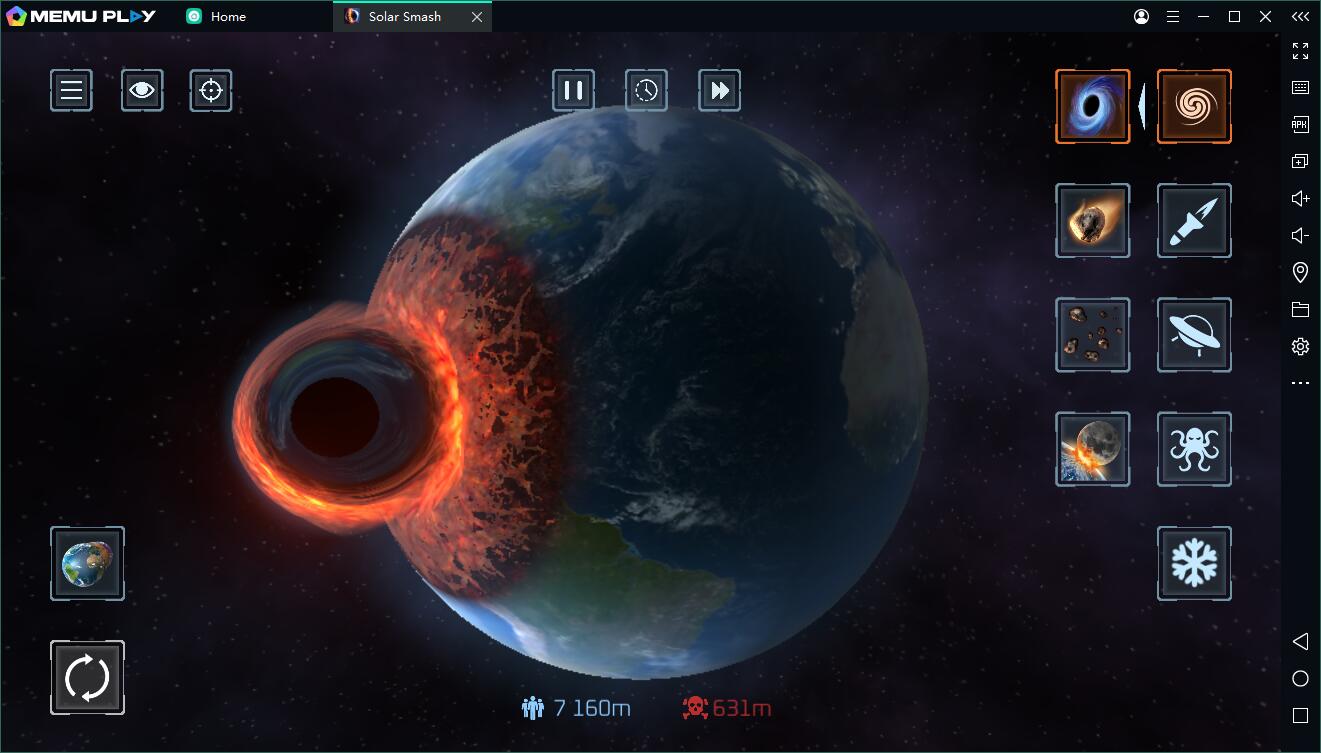
Task: Select the black hole weapon
Action: coord(1092,106)
